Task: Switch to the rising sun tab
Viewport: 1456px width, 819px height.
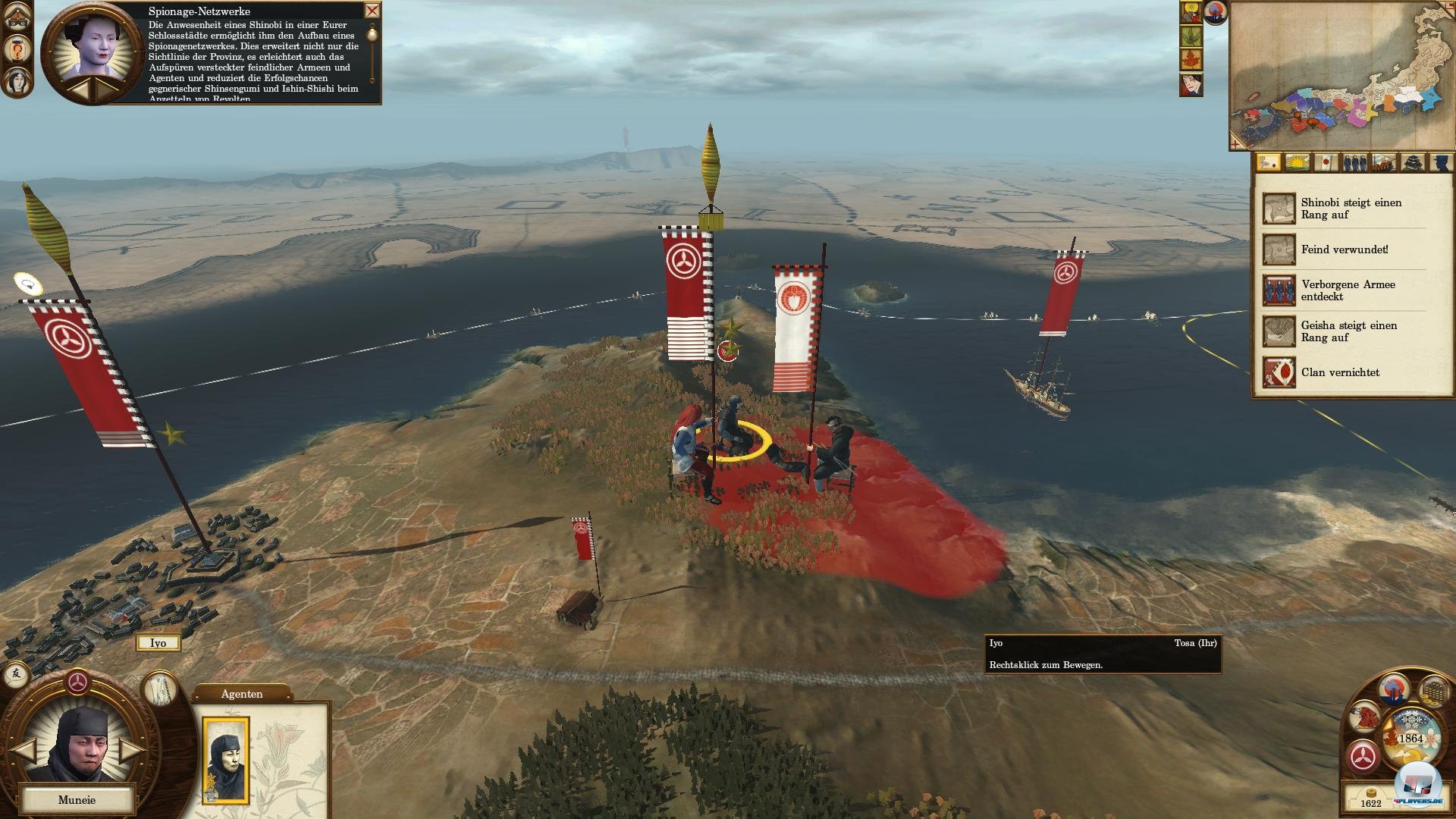Action: point(1298,162)
